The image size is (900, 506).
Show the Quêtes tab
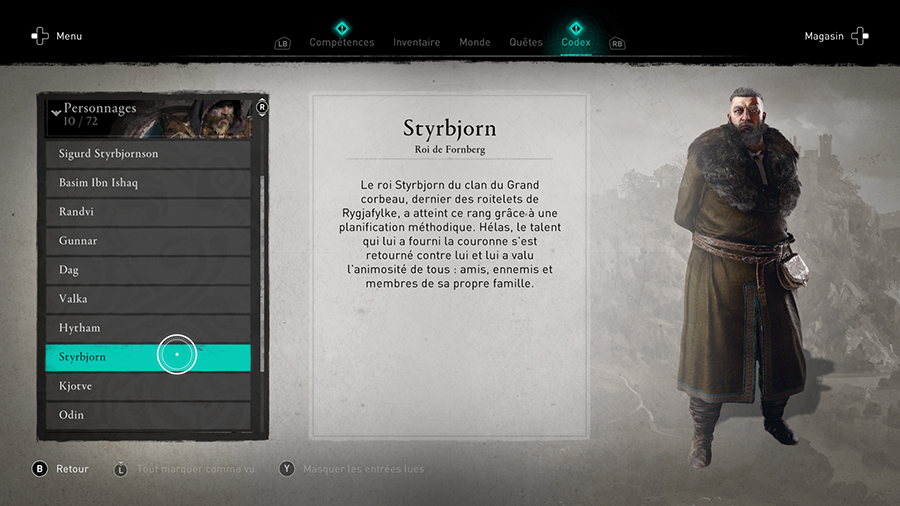point(525,42)
